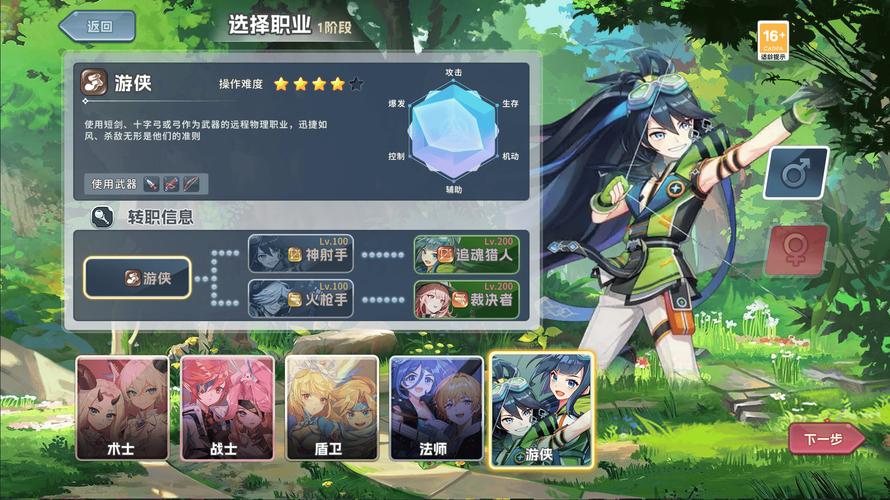890x500 pixels.
Task: Proceed with the 下一步 button
Action: click(x=825, y=438)
